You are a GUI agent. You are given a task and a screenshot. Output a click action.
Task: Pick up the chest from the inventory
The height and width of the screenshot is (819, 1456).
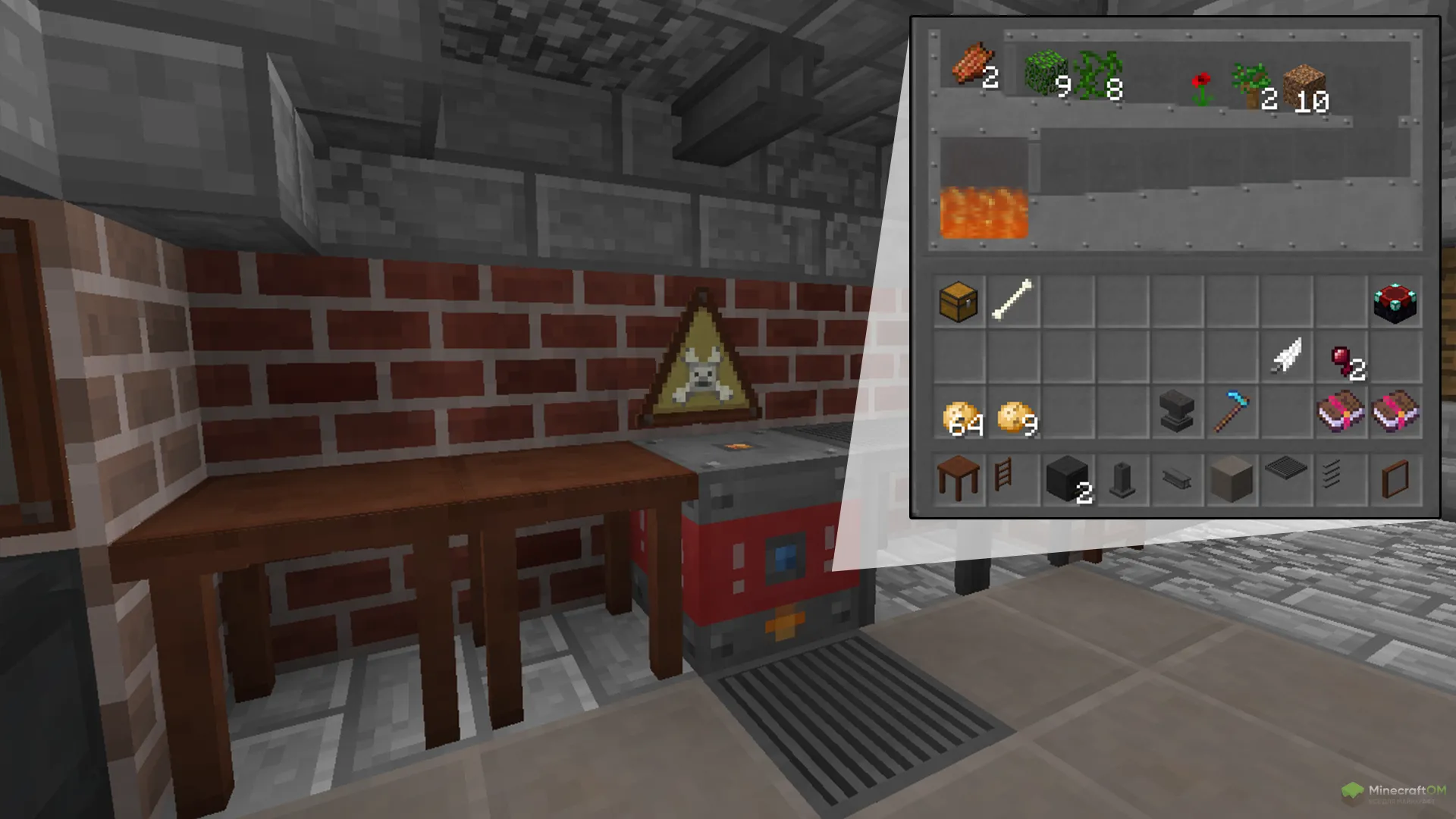pyautogui.click(x=959, y=302)
